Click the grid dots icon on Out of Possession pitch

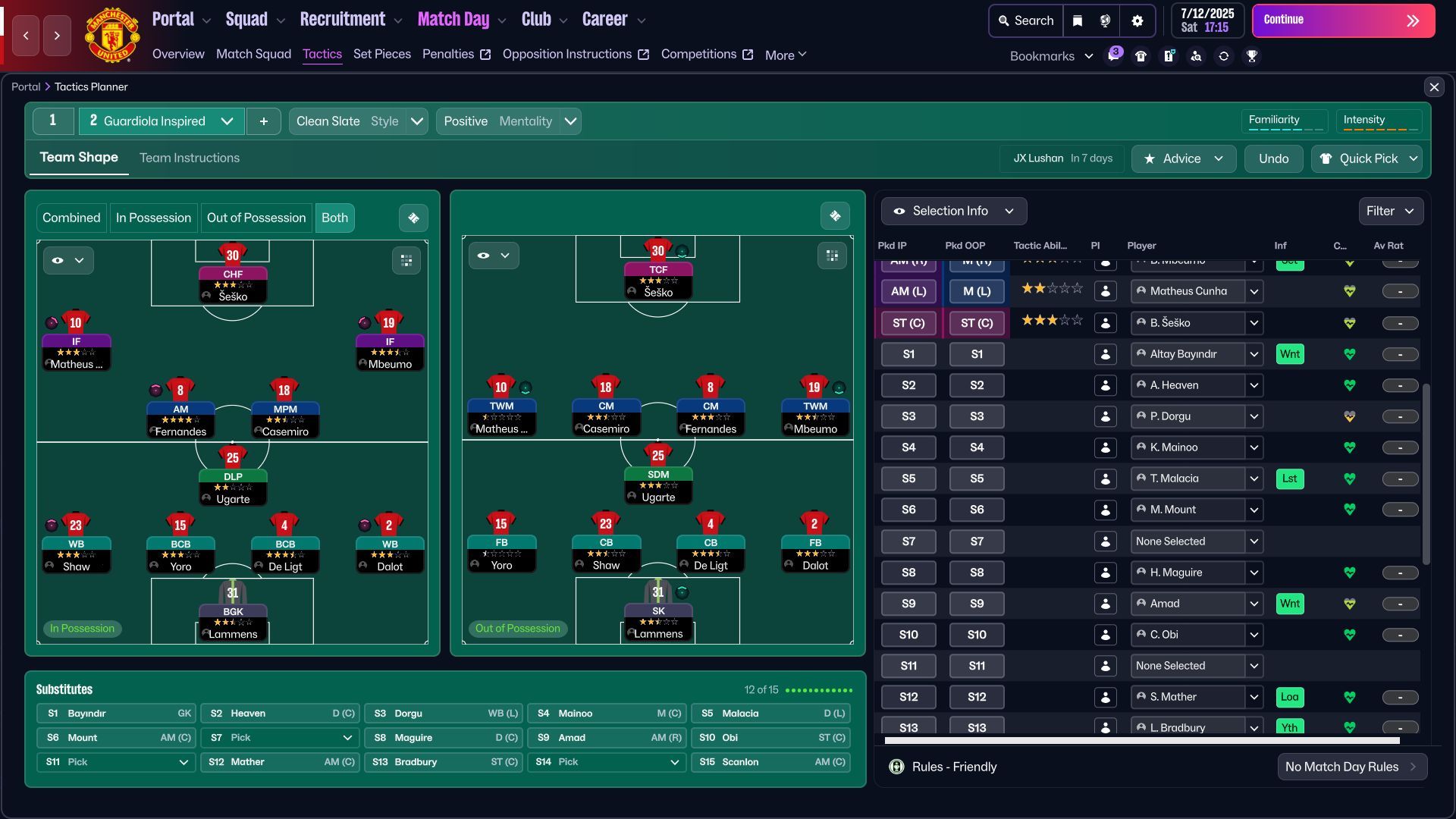pyautogui.click(x=832, y=256)
